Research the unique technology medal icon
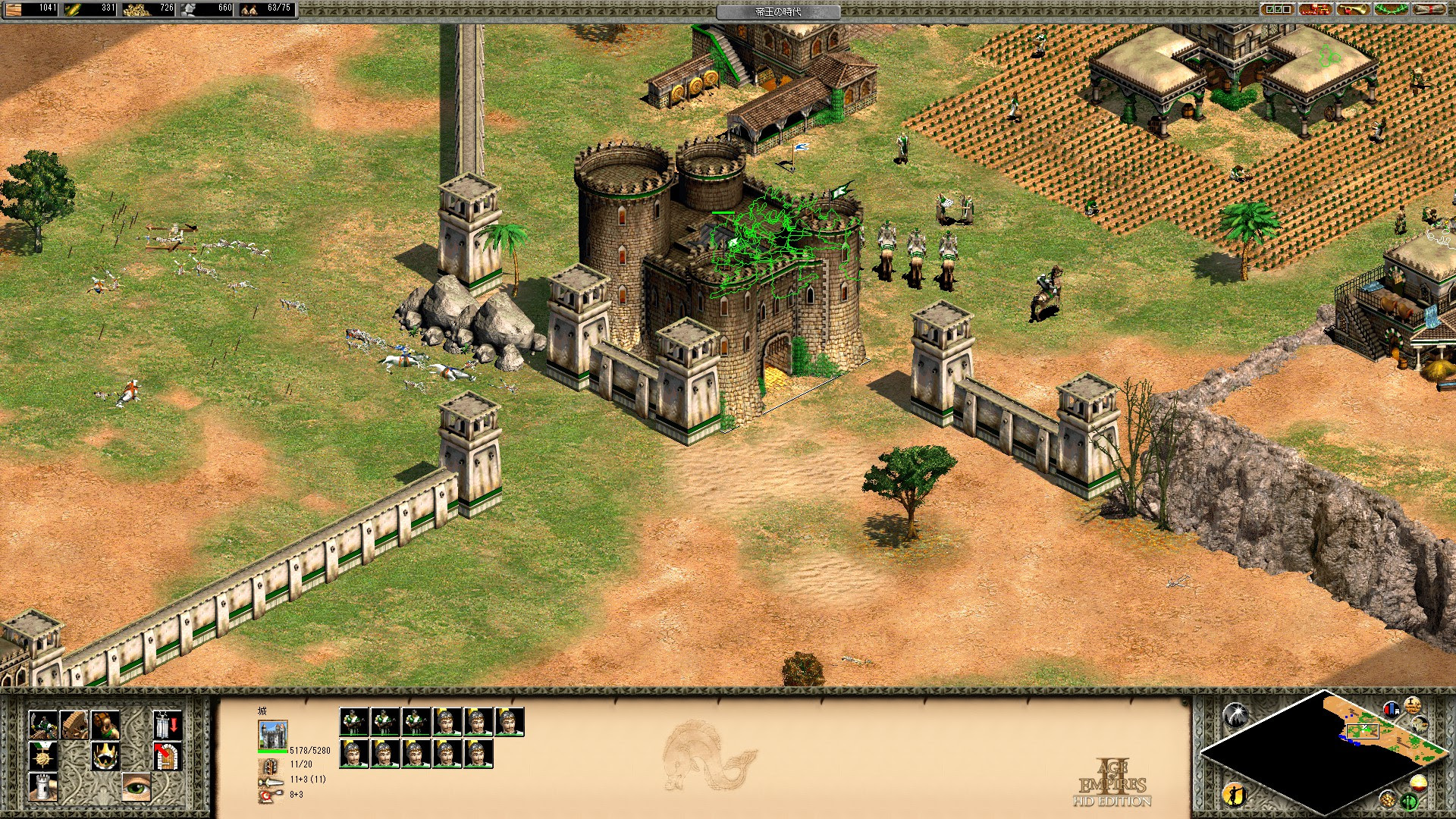Viewport: 1456px width, 819px height. pyautogui.click(x=43, y=756)
